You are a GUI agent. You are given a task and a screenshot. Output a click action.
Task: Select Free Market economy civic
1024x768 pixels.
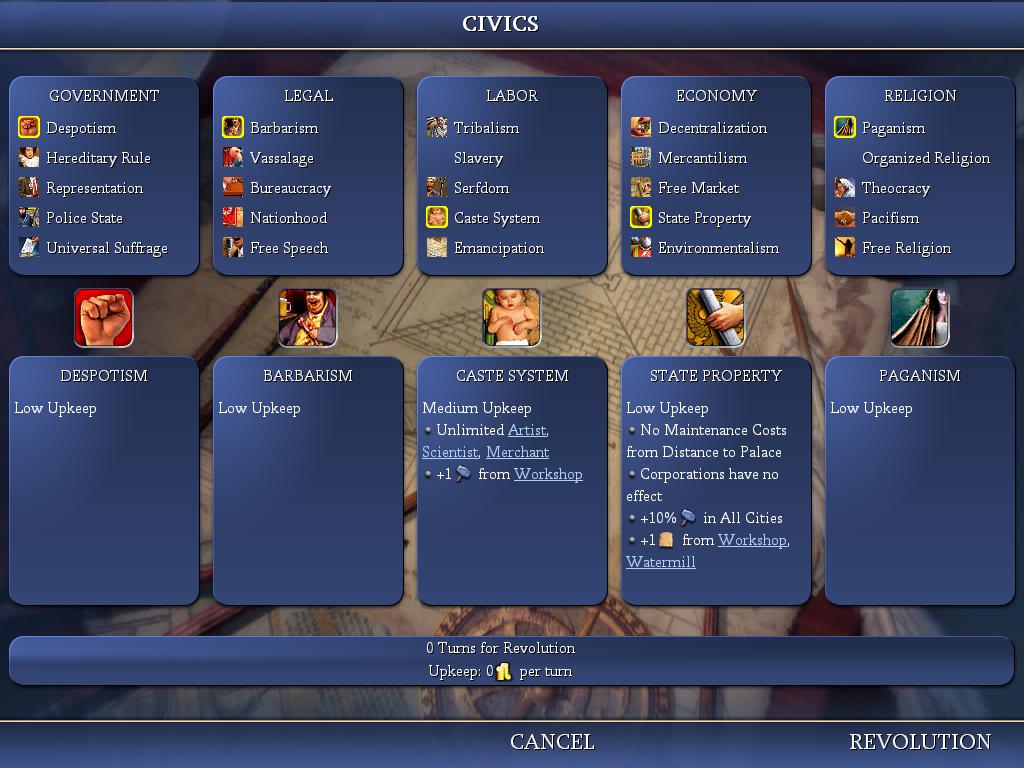(x=698, y=188)
